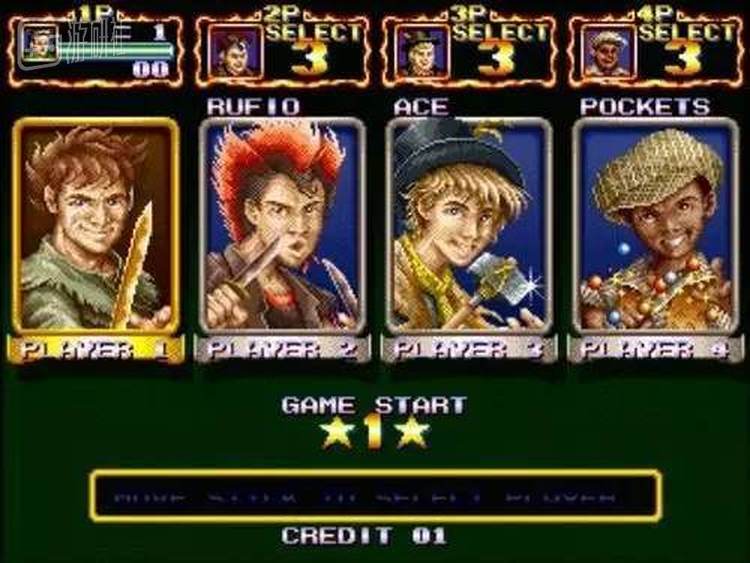The image size is (750, 563).
Task: Select the Pockets character portrait
Action: point(656,226)
